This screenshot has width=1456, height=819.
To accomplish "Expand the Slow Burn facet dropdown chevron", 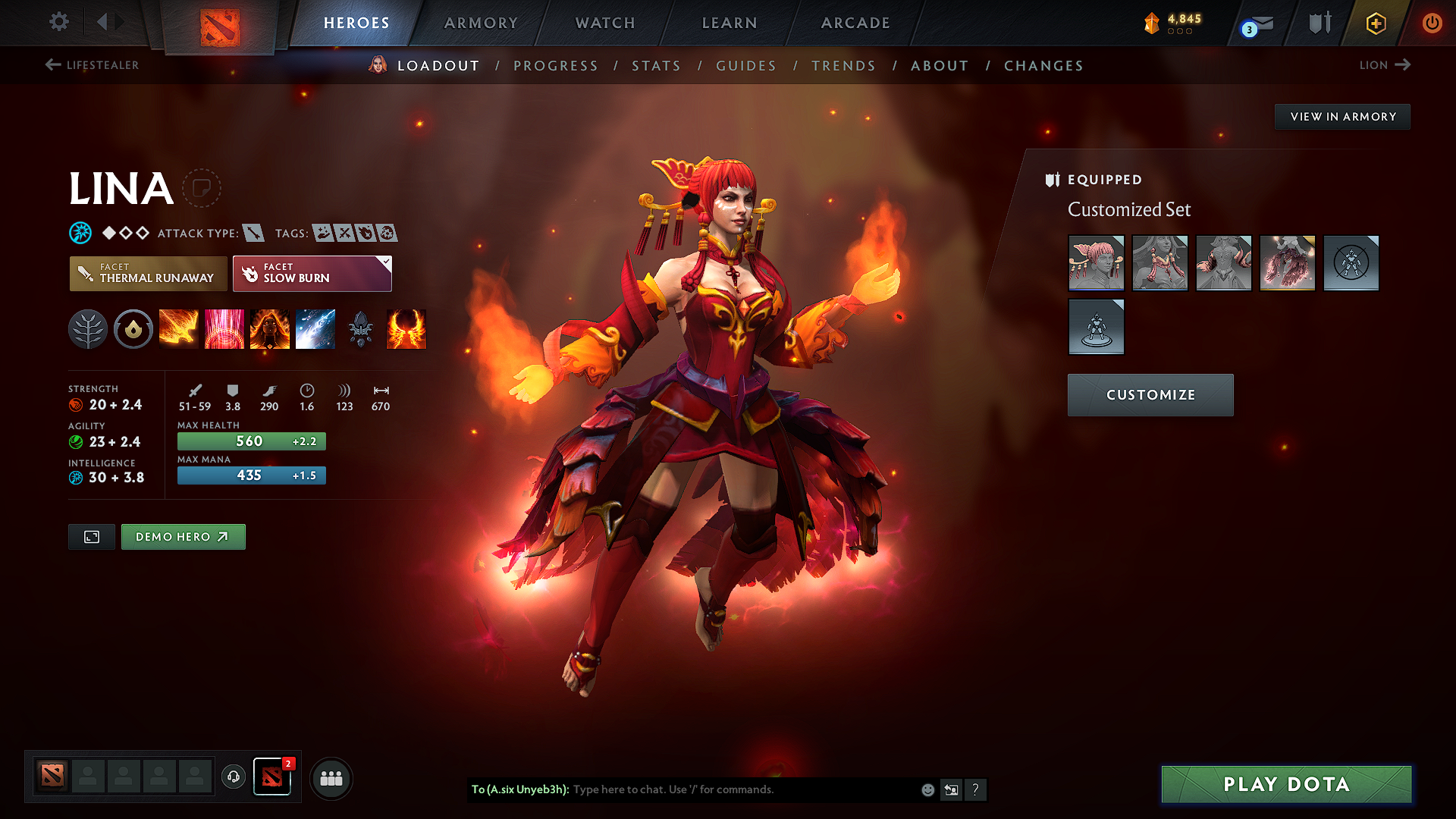I will pyautogui.click(x=385, y=262).
